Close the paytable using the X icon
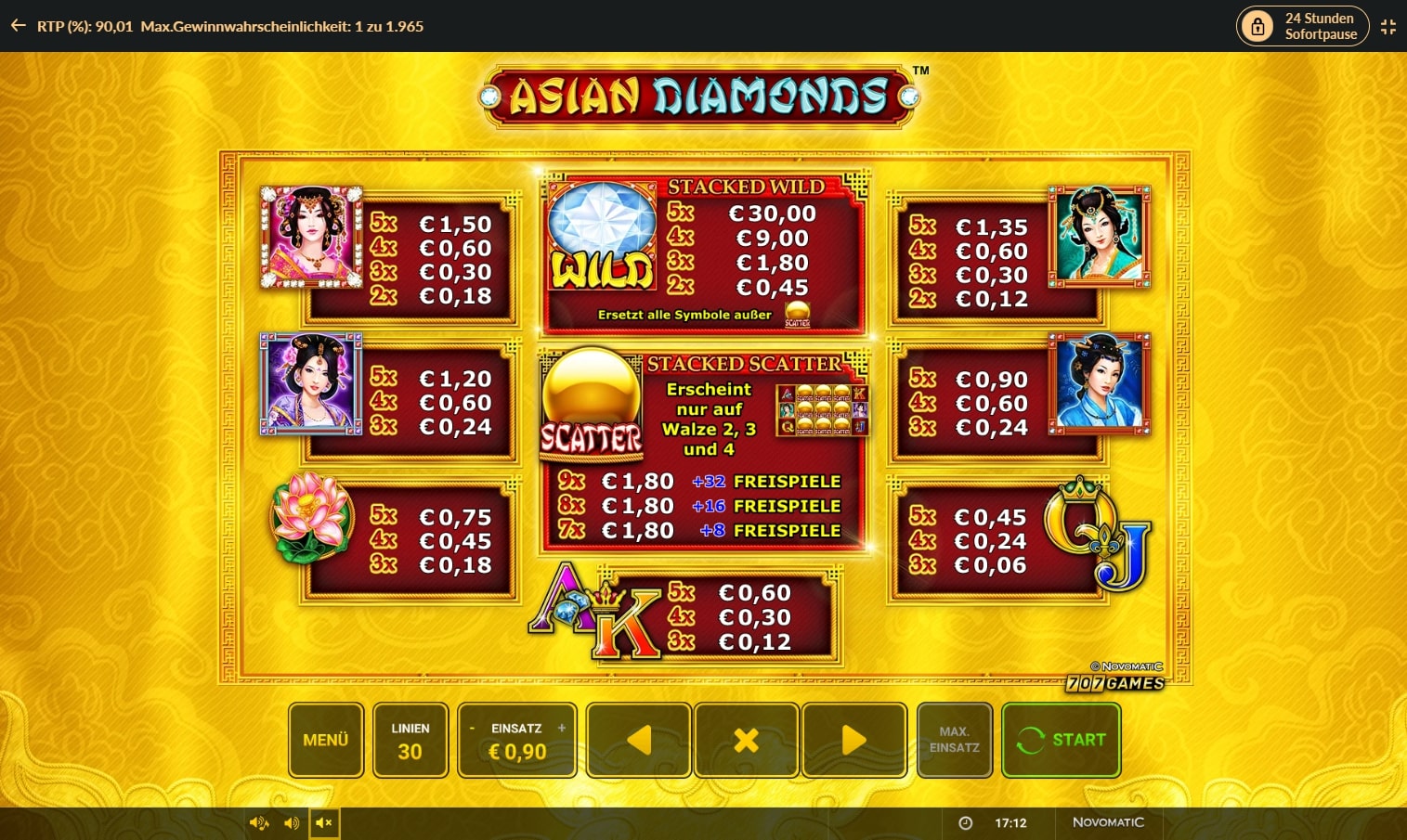The width and height of the screenshot is (1407, 840). (747, 740)
